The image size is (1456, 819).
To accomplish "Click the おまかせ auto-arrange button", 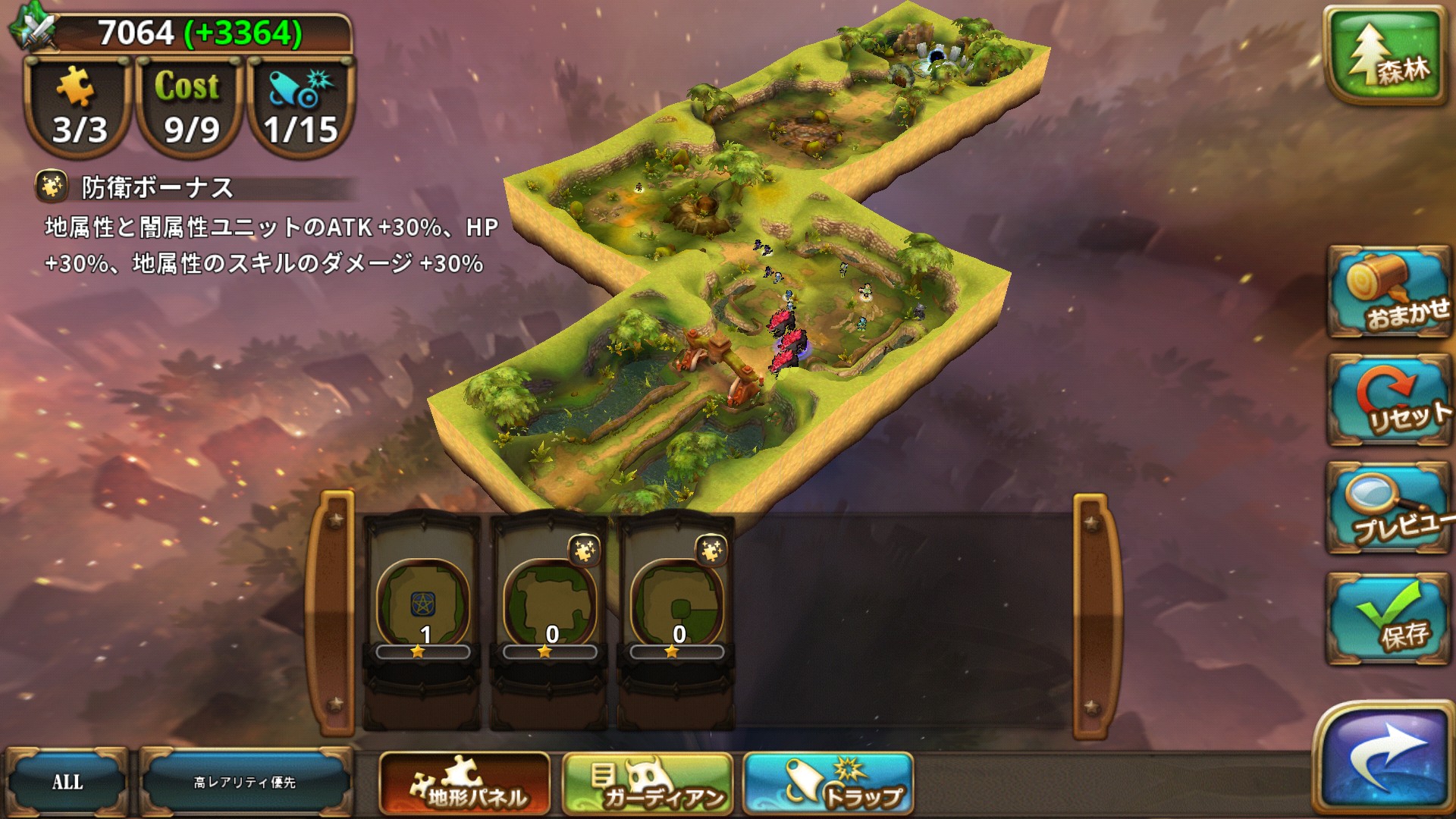I will [1389, 292].
